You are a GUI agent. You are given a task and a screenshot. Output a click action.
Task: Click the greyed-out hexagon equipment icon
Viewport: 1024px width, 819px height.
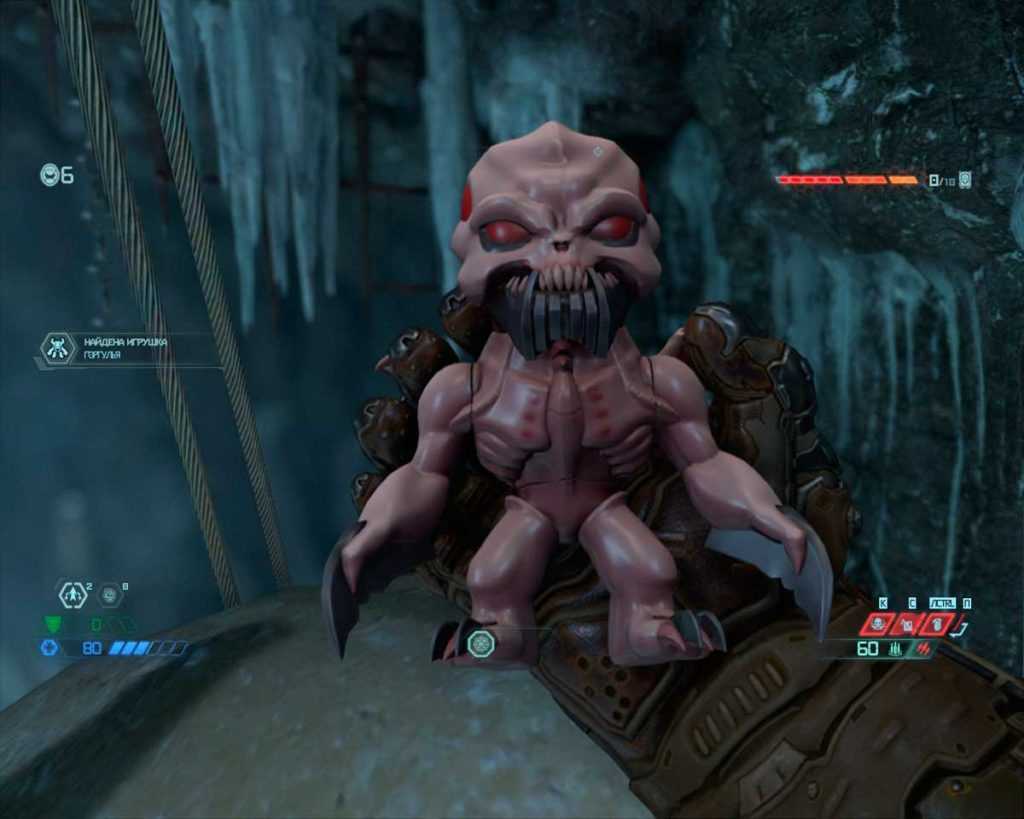[x=110, y=595]
